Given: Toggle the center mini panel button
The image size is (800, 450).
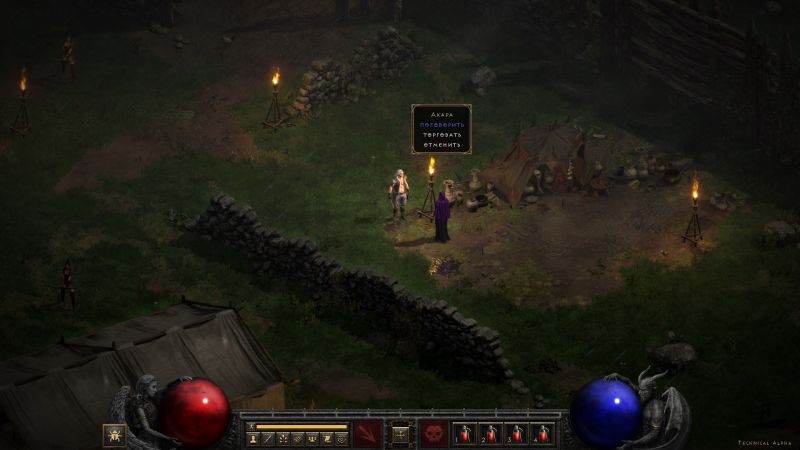Looking at the screenshot, I should tap(400, 434).
